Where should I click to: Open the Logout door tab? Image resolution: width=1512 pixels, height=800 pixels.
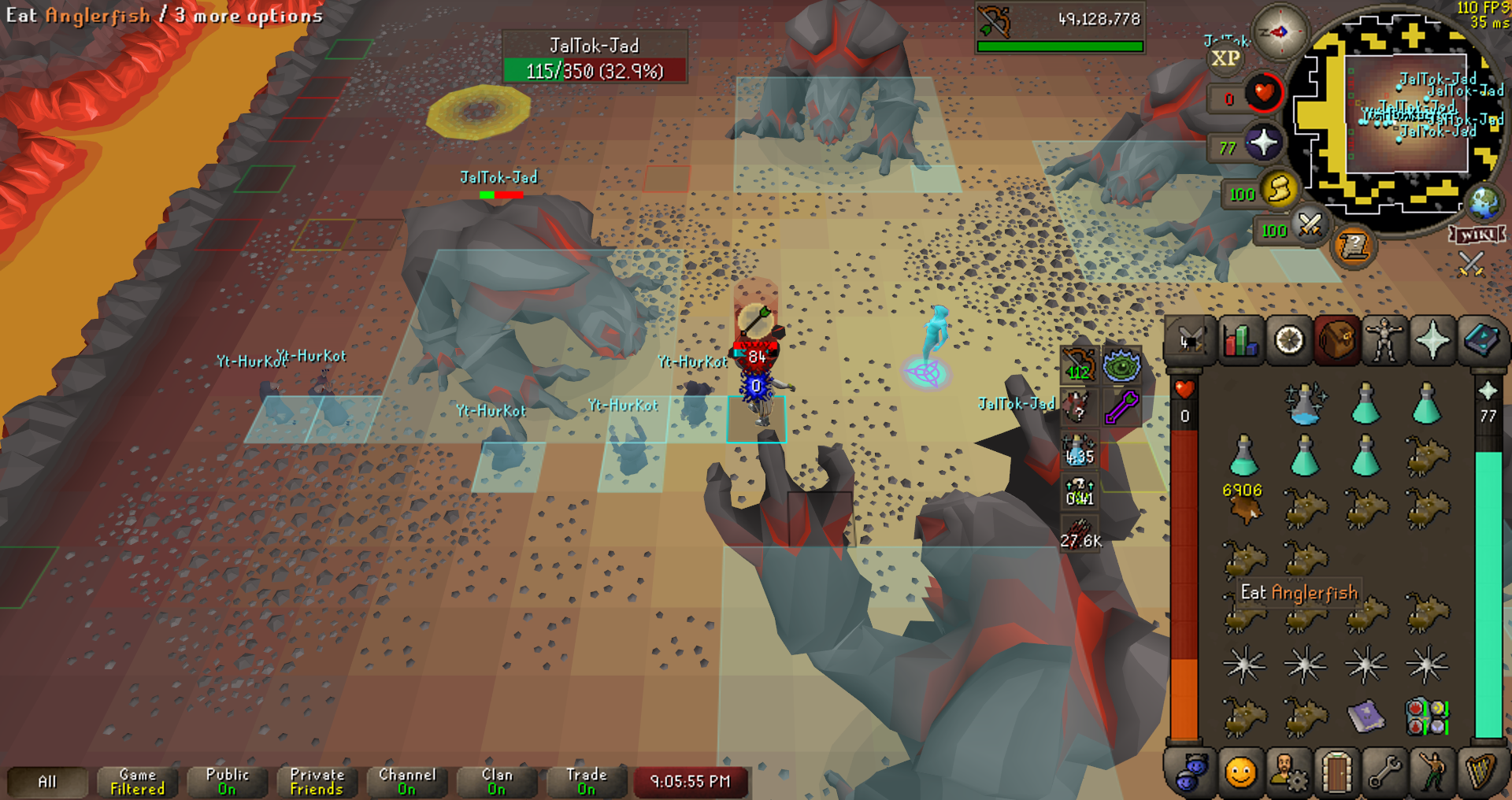pos(1336,772)
